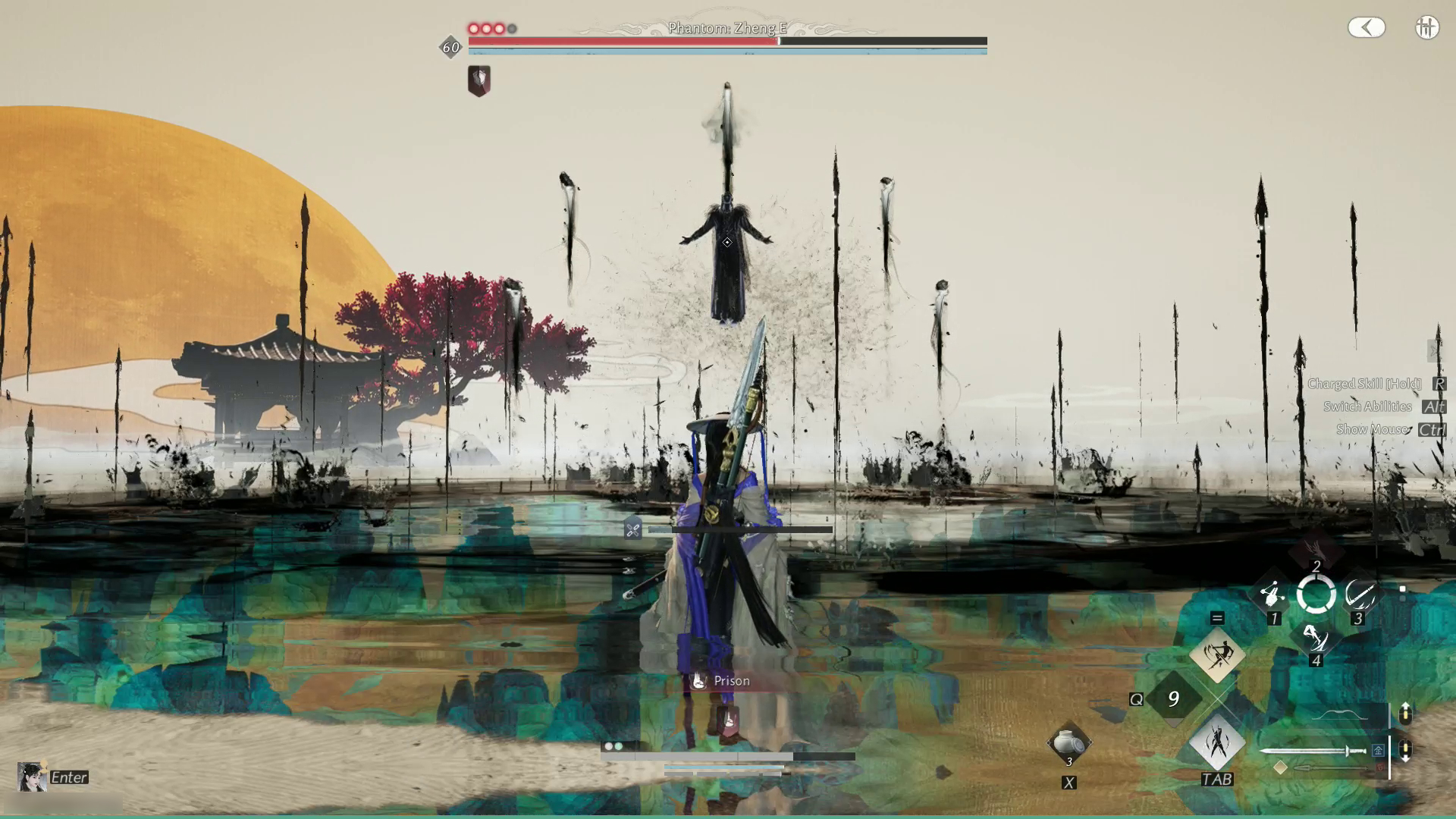Click the segmented ring at the ability wheel center
This screenshot has width=1456, height=819.
point(1316,595)
